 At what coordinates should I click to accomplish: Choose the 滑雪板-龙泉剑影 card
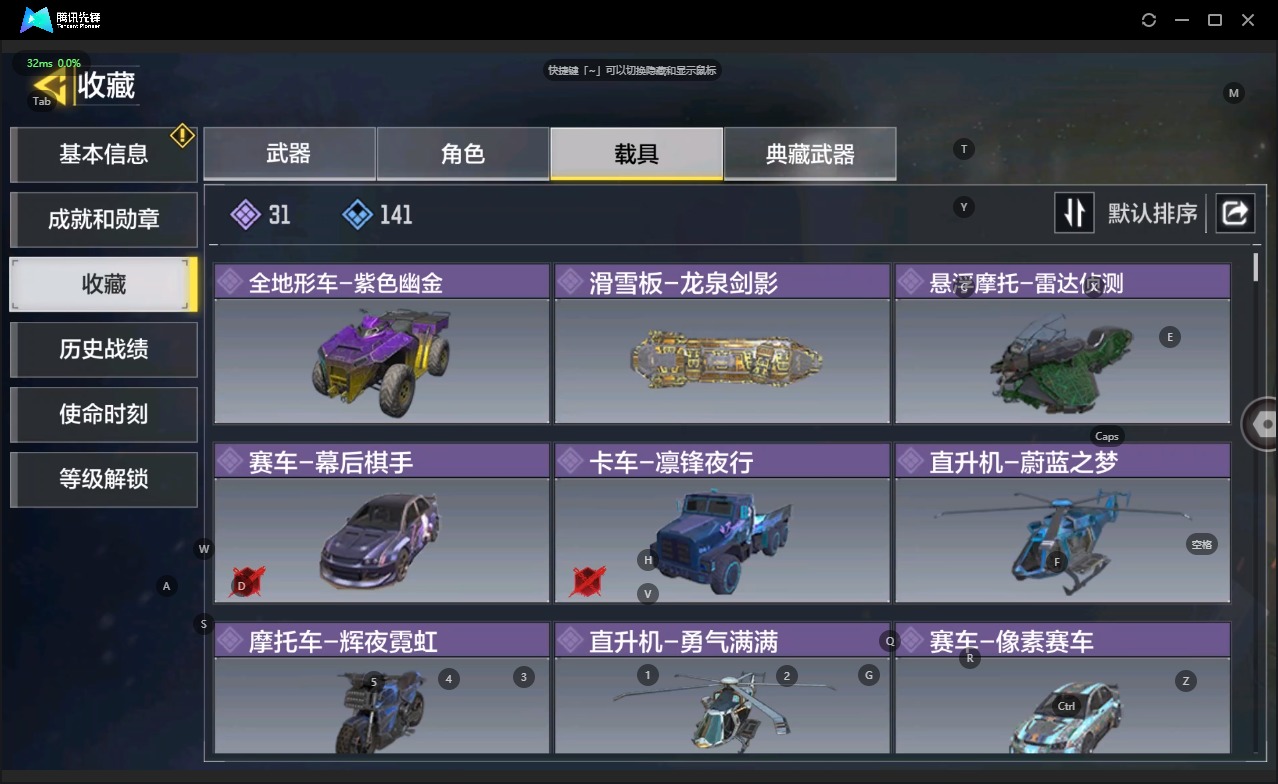click(722, 345)
